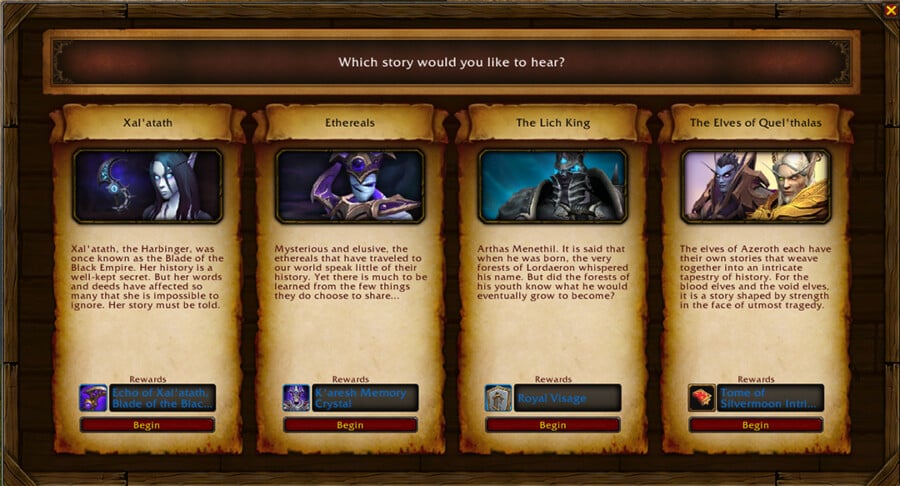Inspect the K'aresh Memory Crystal reward icon
The width and height of the screenshot is (900, 486).
296,398
